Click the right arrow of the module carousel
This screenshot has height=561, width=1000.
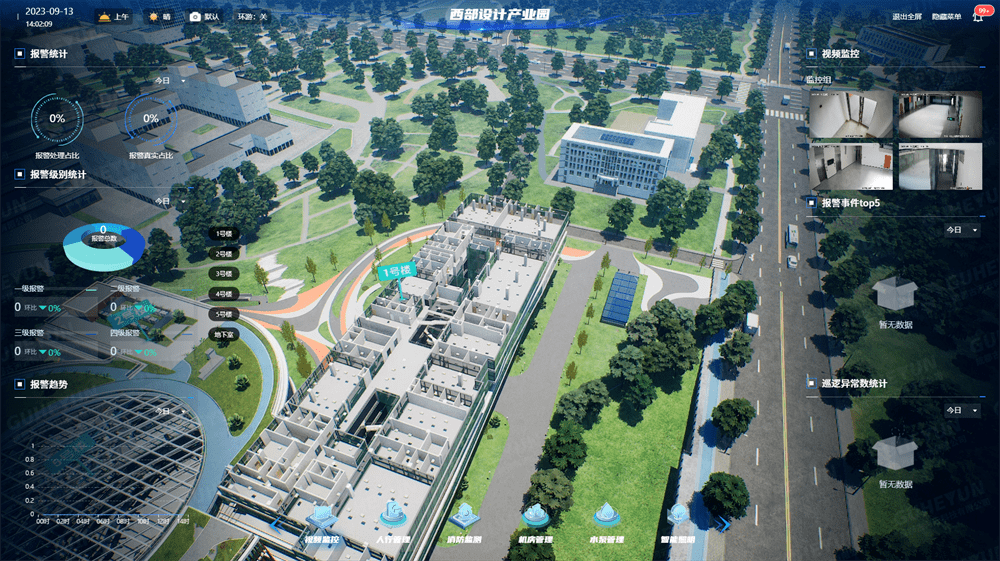tap(724, 522)
